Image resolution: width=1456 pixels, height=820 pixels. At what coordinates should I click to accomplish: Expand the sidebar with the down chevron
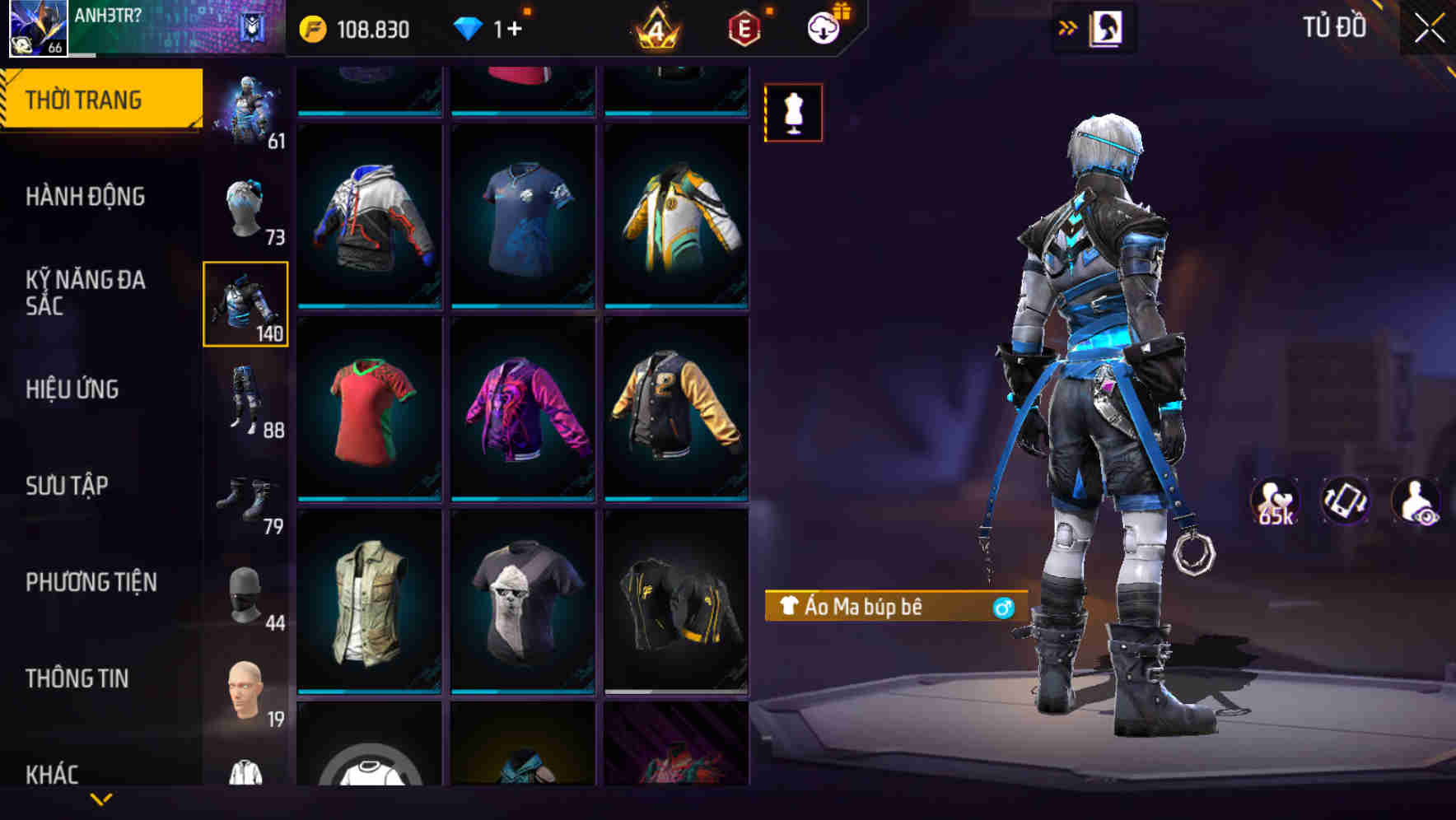click(x=101, y=802)
